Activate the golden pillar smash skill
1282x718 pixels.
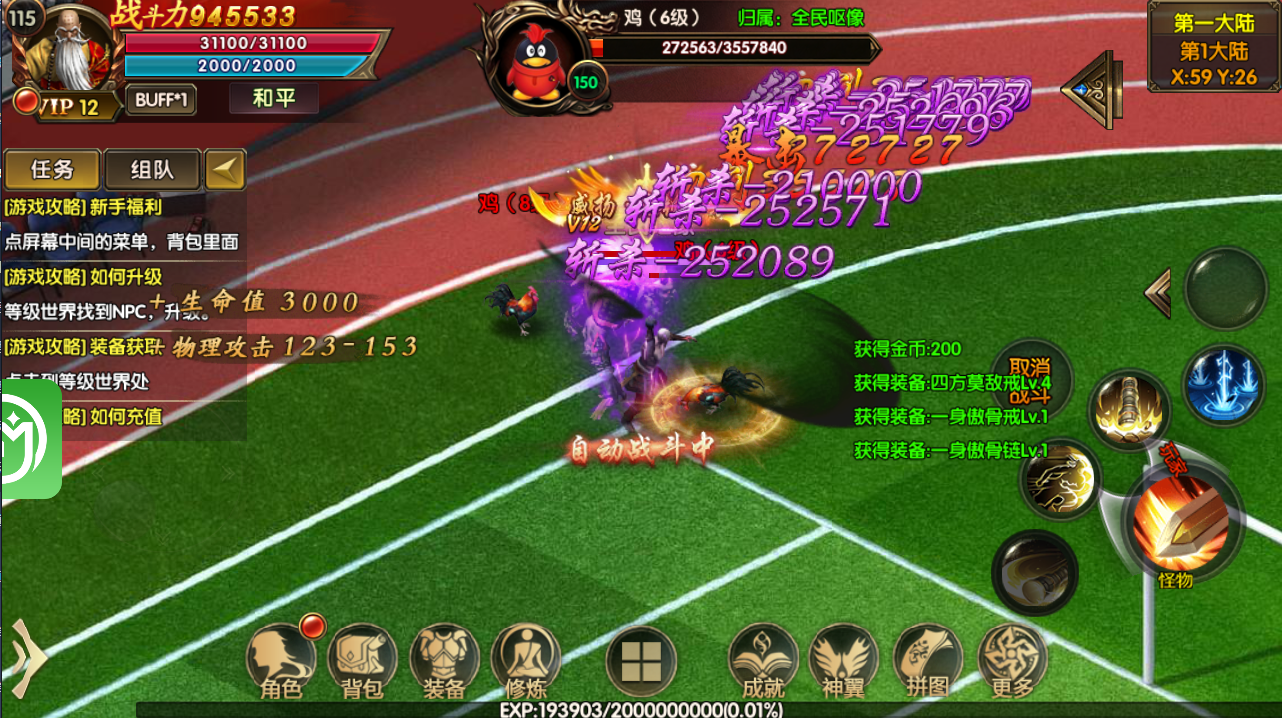click(1130, 410)
